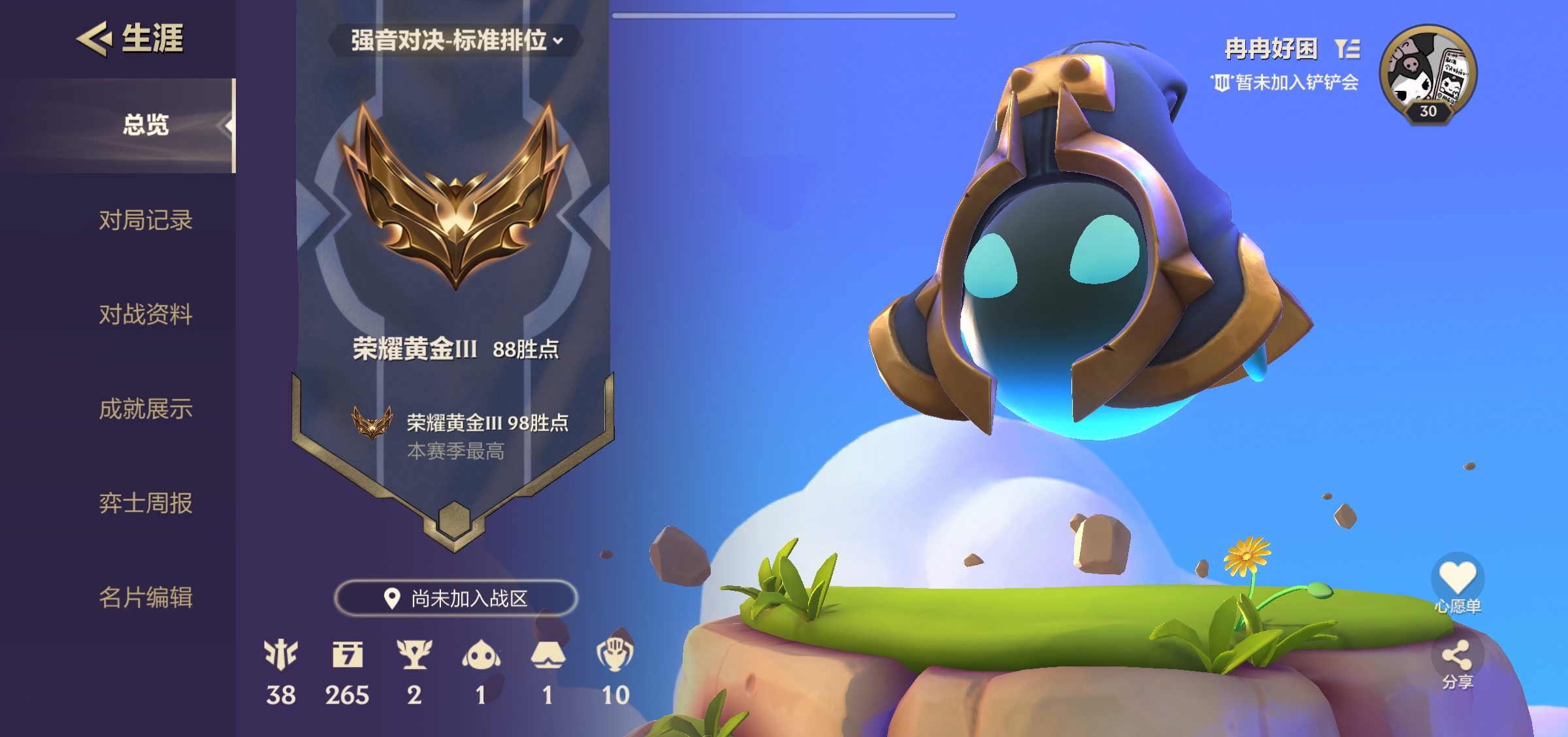Go back using the 生涯 arrow
This screenshot has height=737, width=1568.
(95, 39)
